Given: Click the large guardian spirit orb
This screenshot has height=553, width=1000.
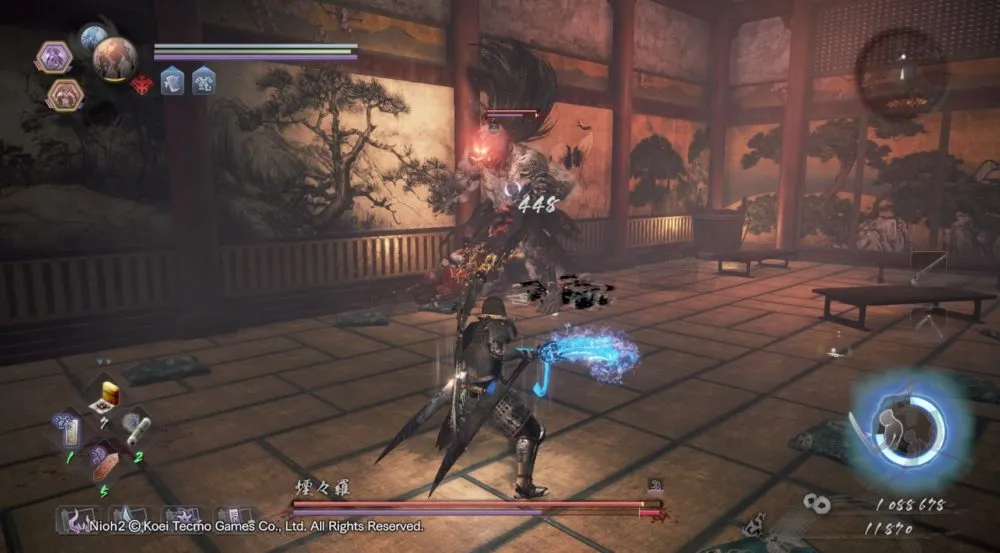Looking at the screenshot, I should (x=115, y=58).
